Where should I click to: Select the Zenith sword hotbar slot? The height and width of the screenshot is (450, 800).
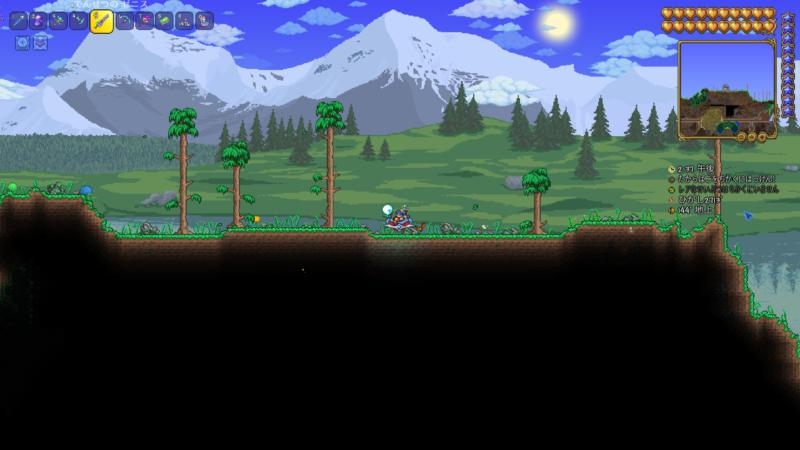(101, 22)
